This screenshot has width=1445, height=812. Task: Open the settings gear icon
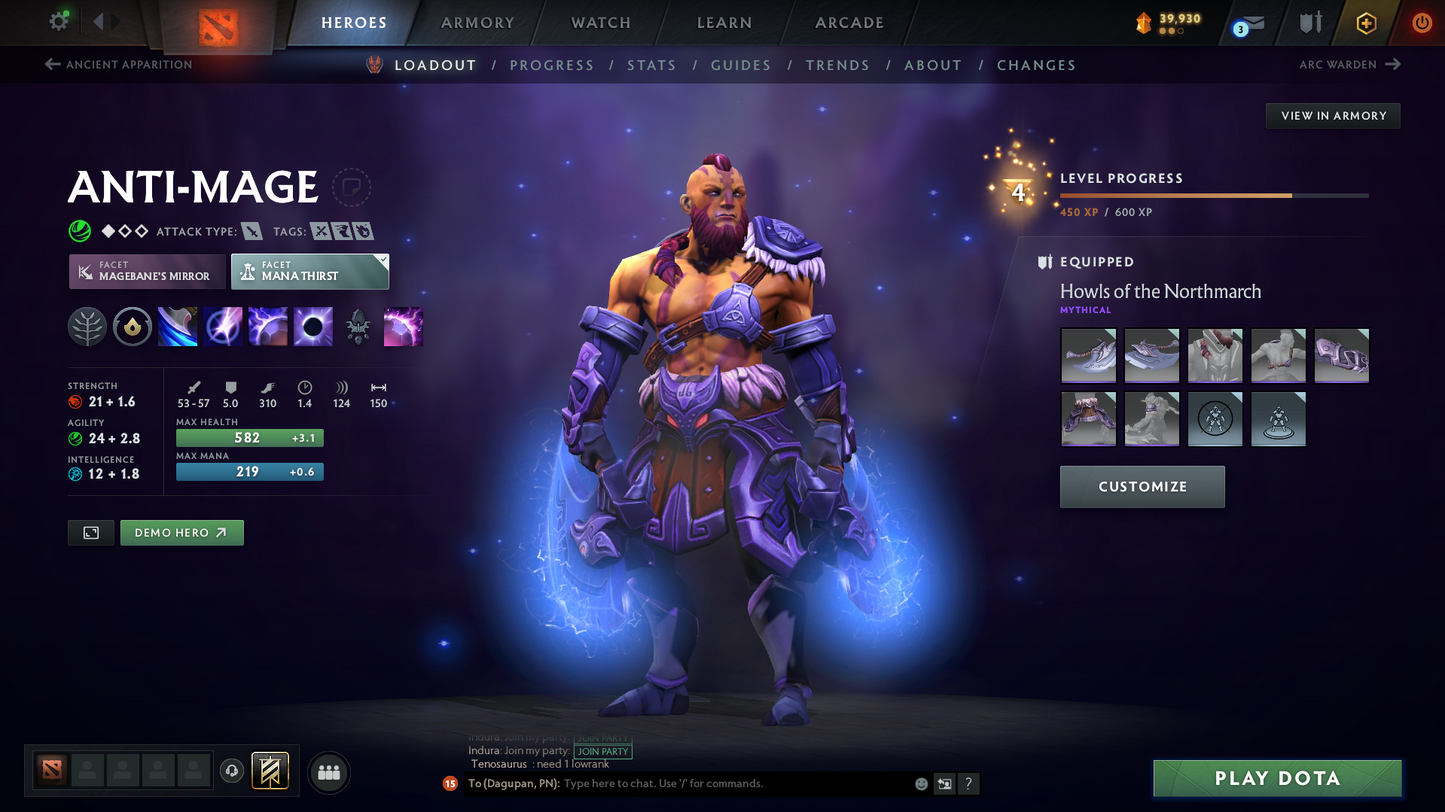pos(59,21)
